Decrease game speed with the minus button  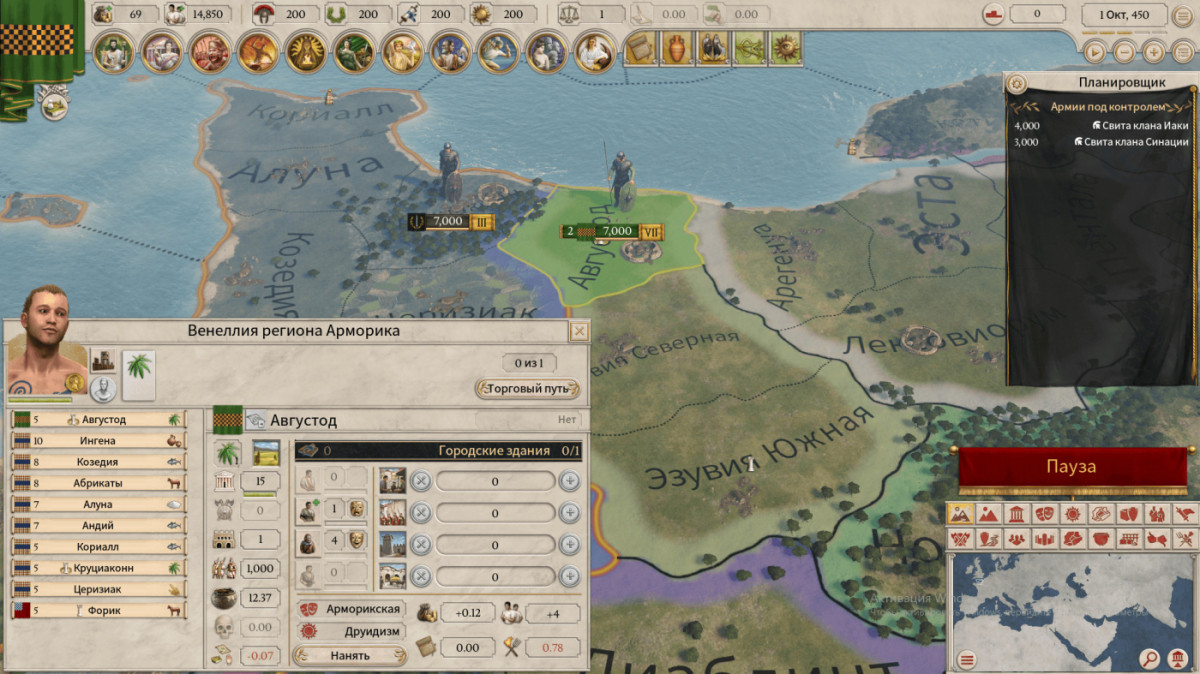[x=1125, y=51]
